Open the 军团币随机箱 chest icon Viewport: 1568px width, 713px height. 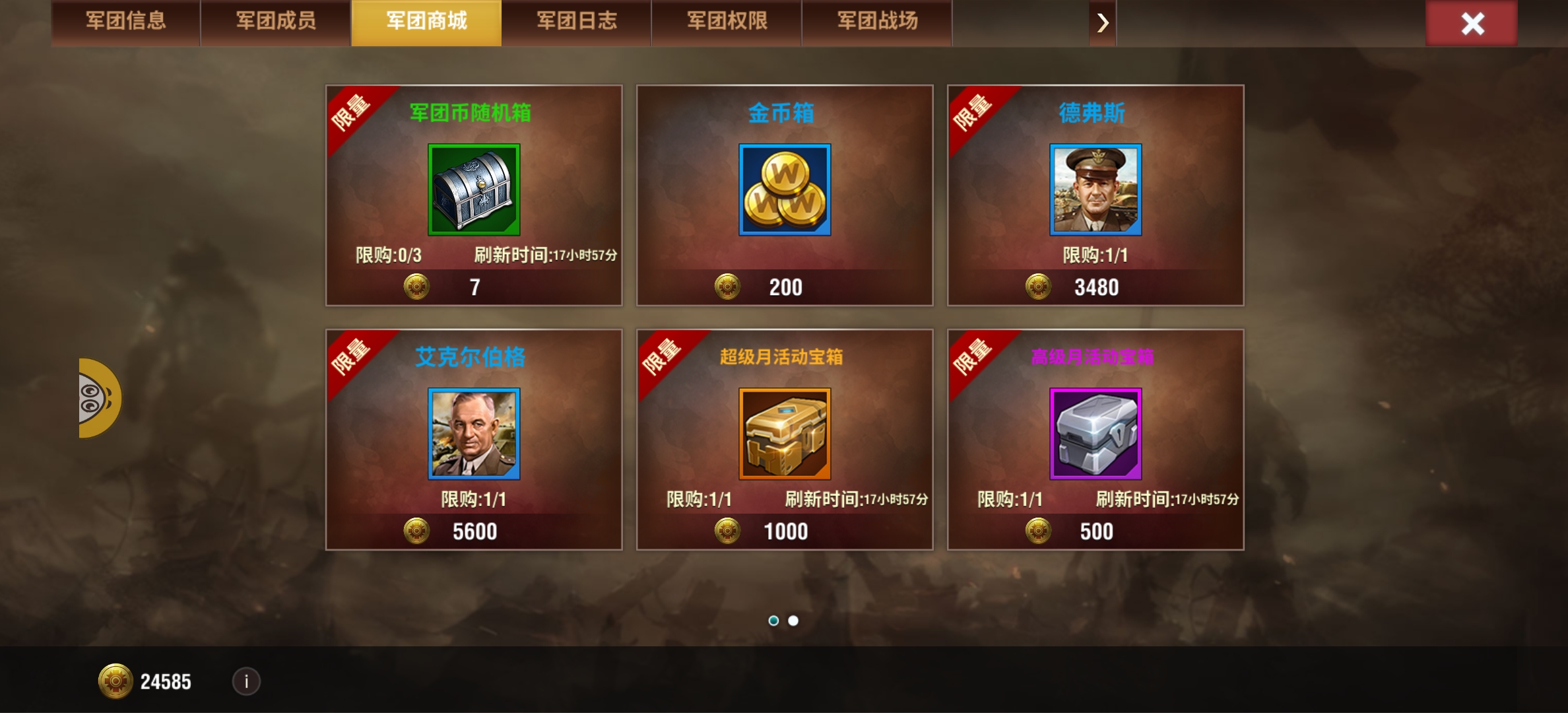tap(473, 191)
